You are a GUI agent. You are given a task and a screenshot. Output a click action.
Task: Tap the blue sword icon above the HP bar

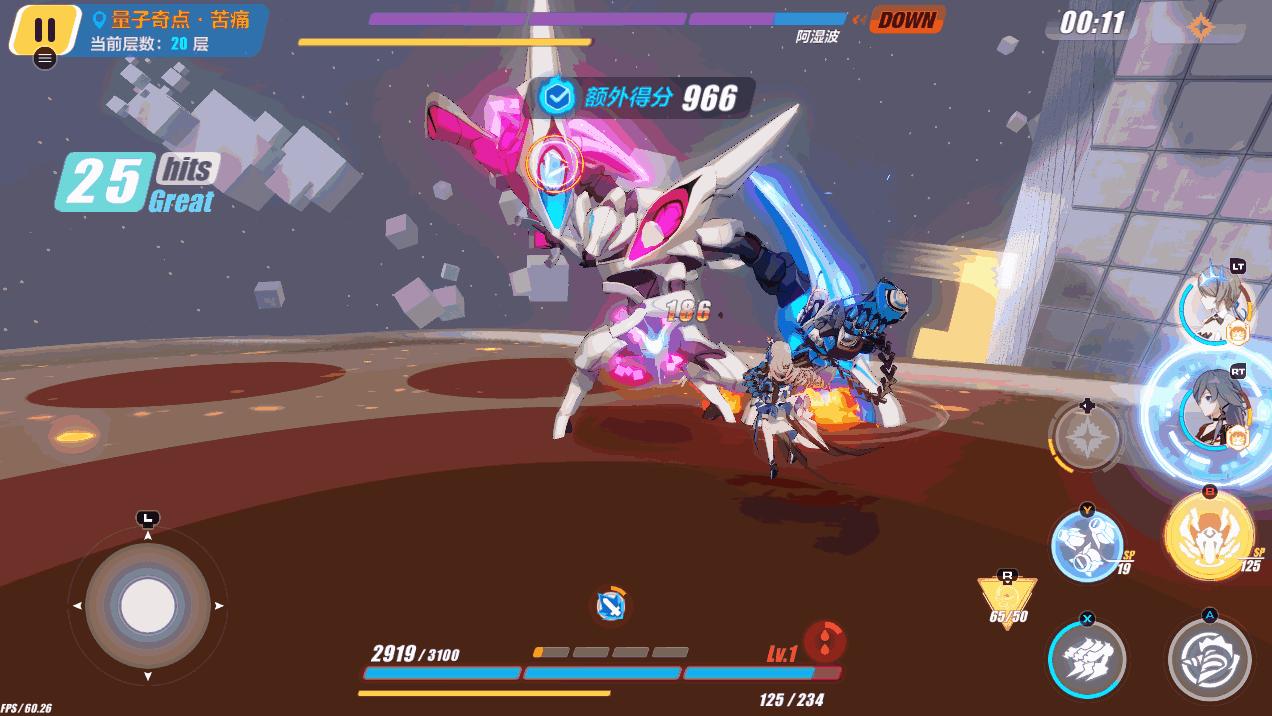609,603
